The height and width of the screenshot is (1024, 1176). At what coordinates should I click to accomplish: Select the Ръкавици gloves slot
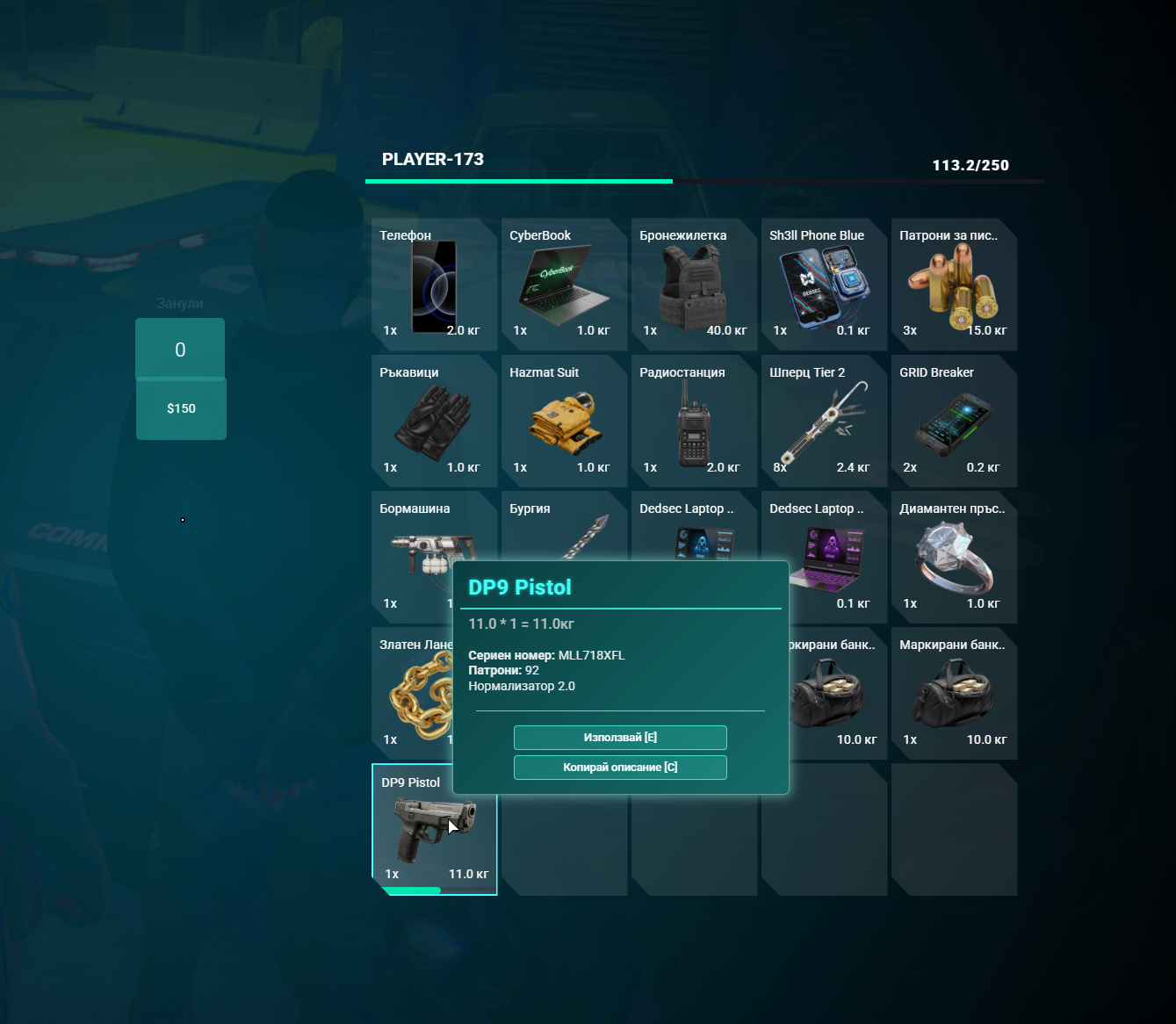click(434, 422)
